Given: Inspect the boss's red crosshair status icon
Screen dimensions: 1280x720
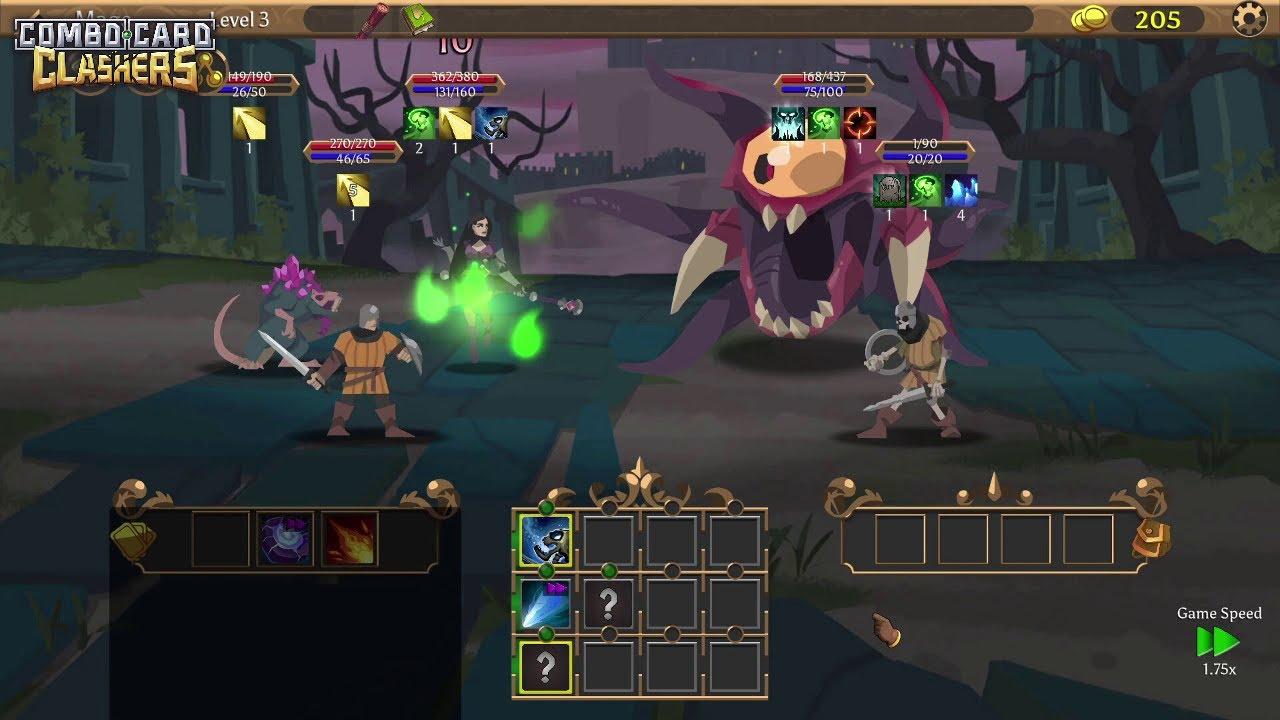Looking at the screenshot, I should tap(860, 124).
